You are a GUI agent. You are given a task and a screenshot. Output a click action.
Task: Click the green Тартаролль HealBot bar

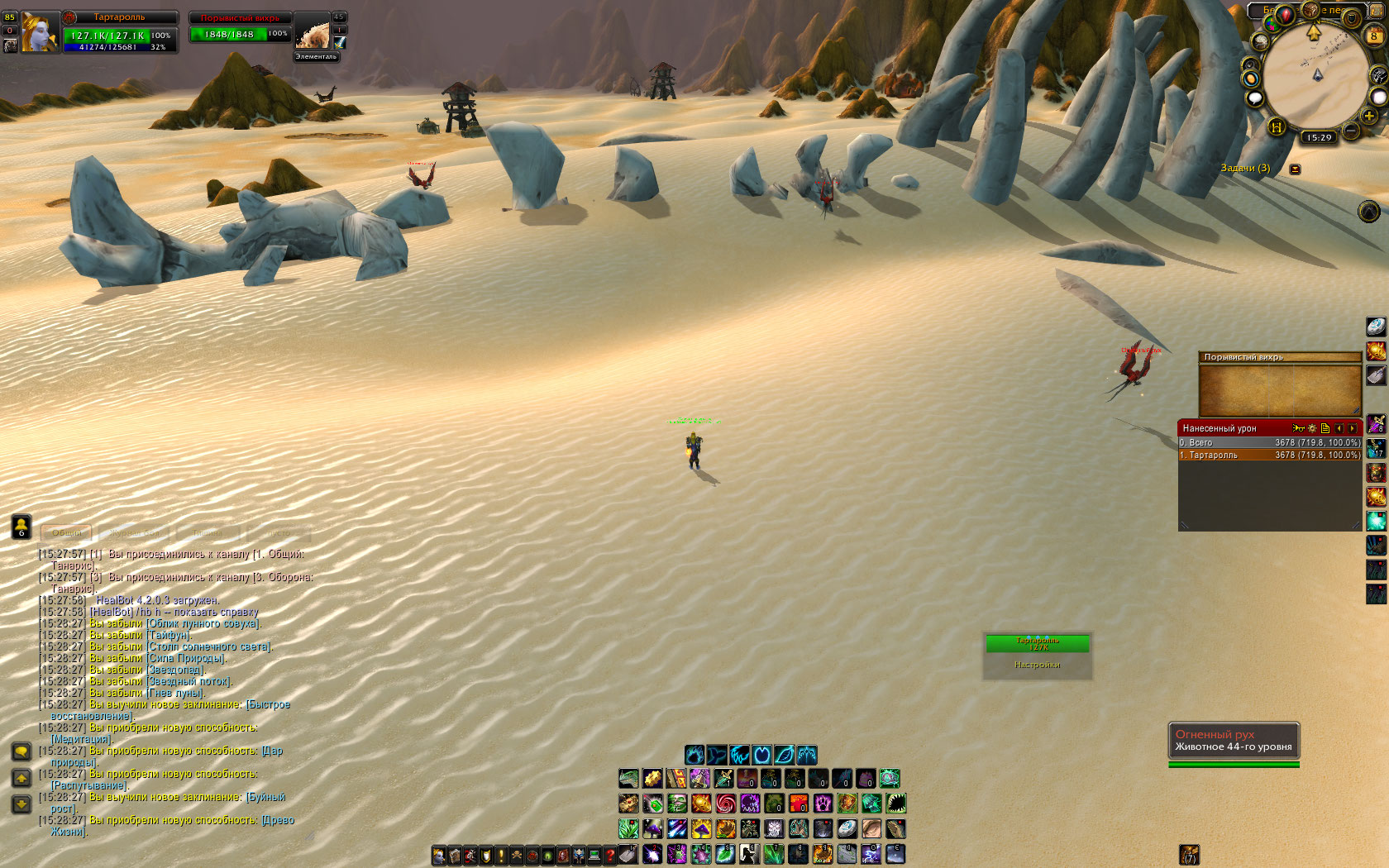point(1038,643)
